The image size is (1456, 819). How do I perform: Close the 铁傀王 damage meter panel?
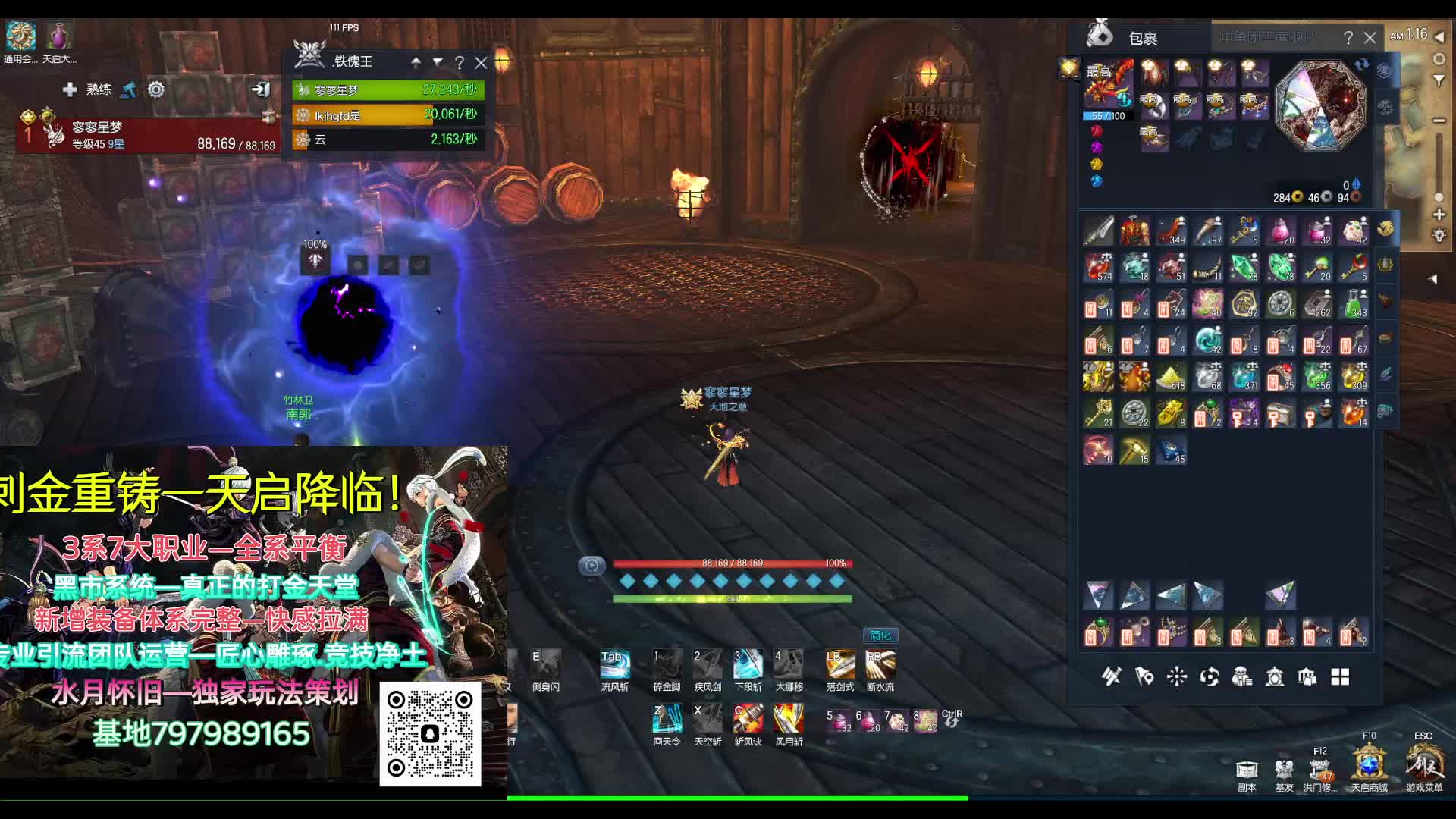click(481, 62)
